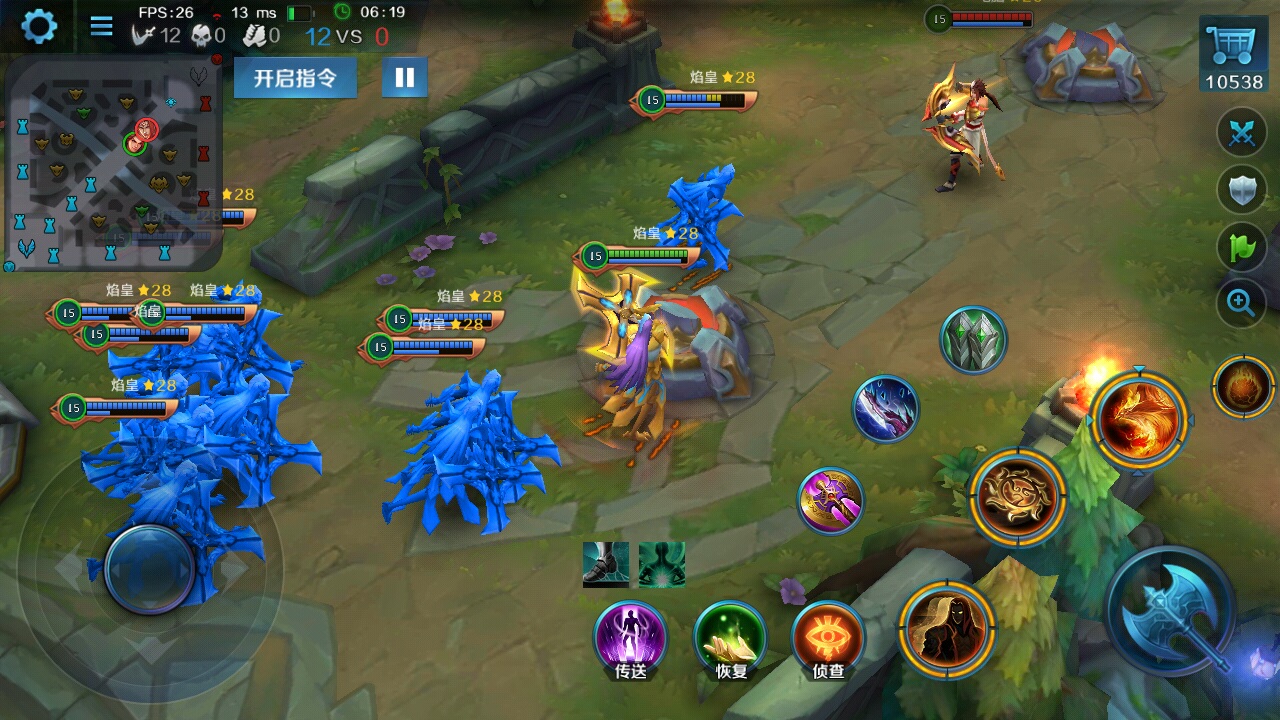Cast the 侦查 scout eye ability
The image size is (1280, 720).
coord(828,637)
